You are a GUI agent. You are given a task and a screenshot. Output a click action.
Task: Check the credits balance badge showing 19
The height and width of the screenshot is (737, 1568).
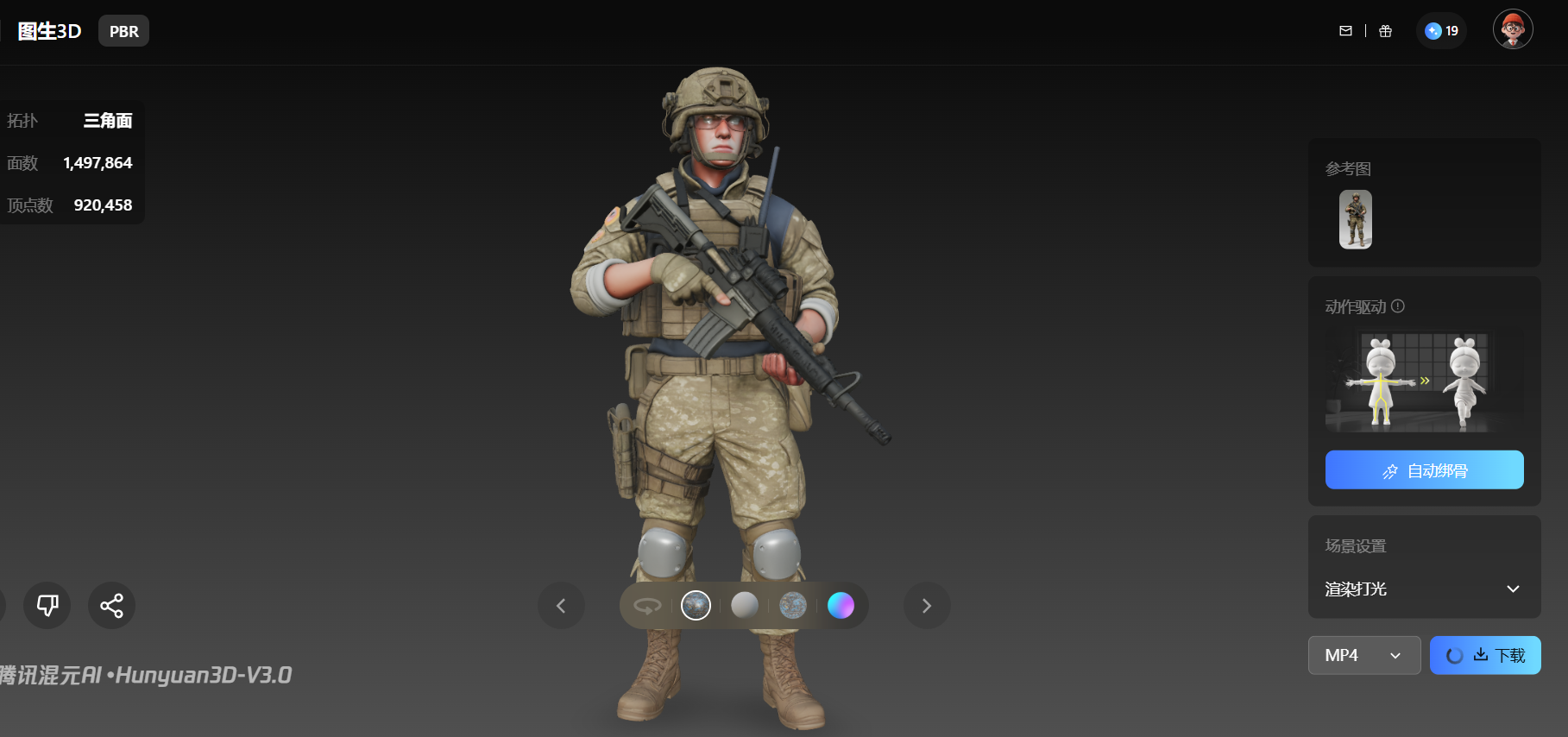point(1441,31)
